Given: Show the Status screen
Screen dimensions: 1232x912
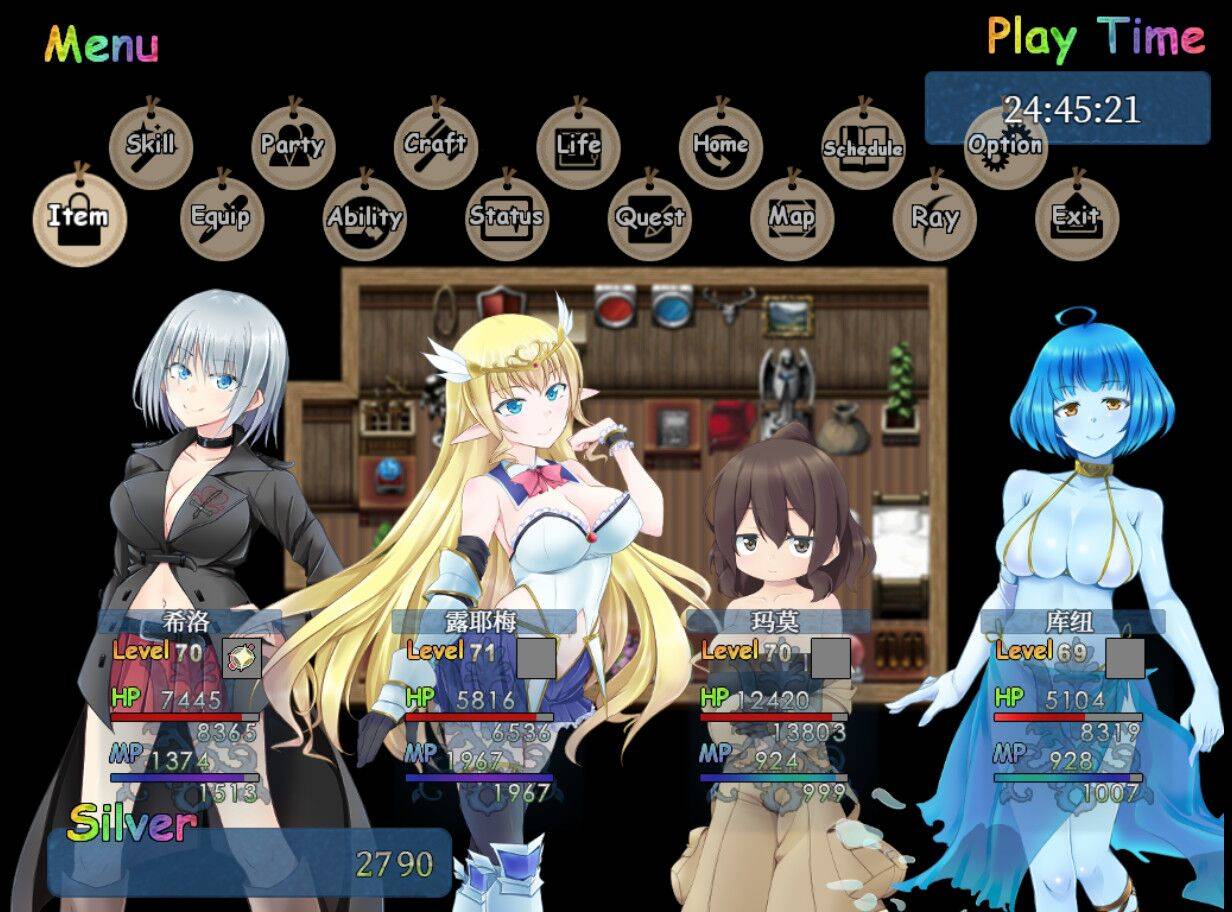Looking at the screenshot, I should pyautogui.click(x=507, y=218).
